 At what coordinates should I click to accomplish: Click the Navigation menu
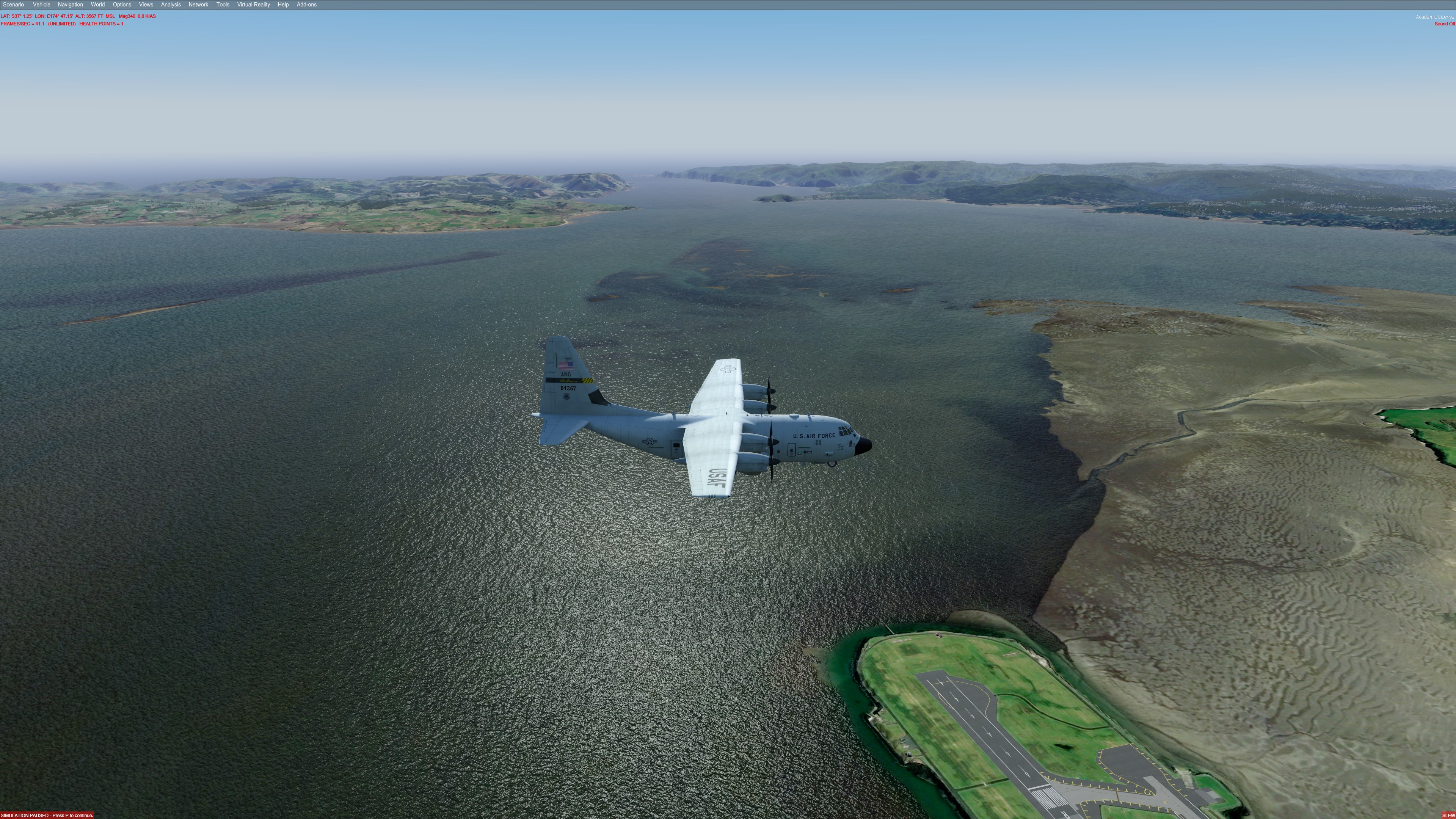point(70,5)
